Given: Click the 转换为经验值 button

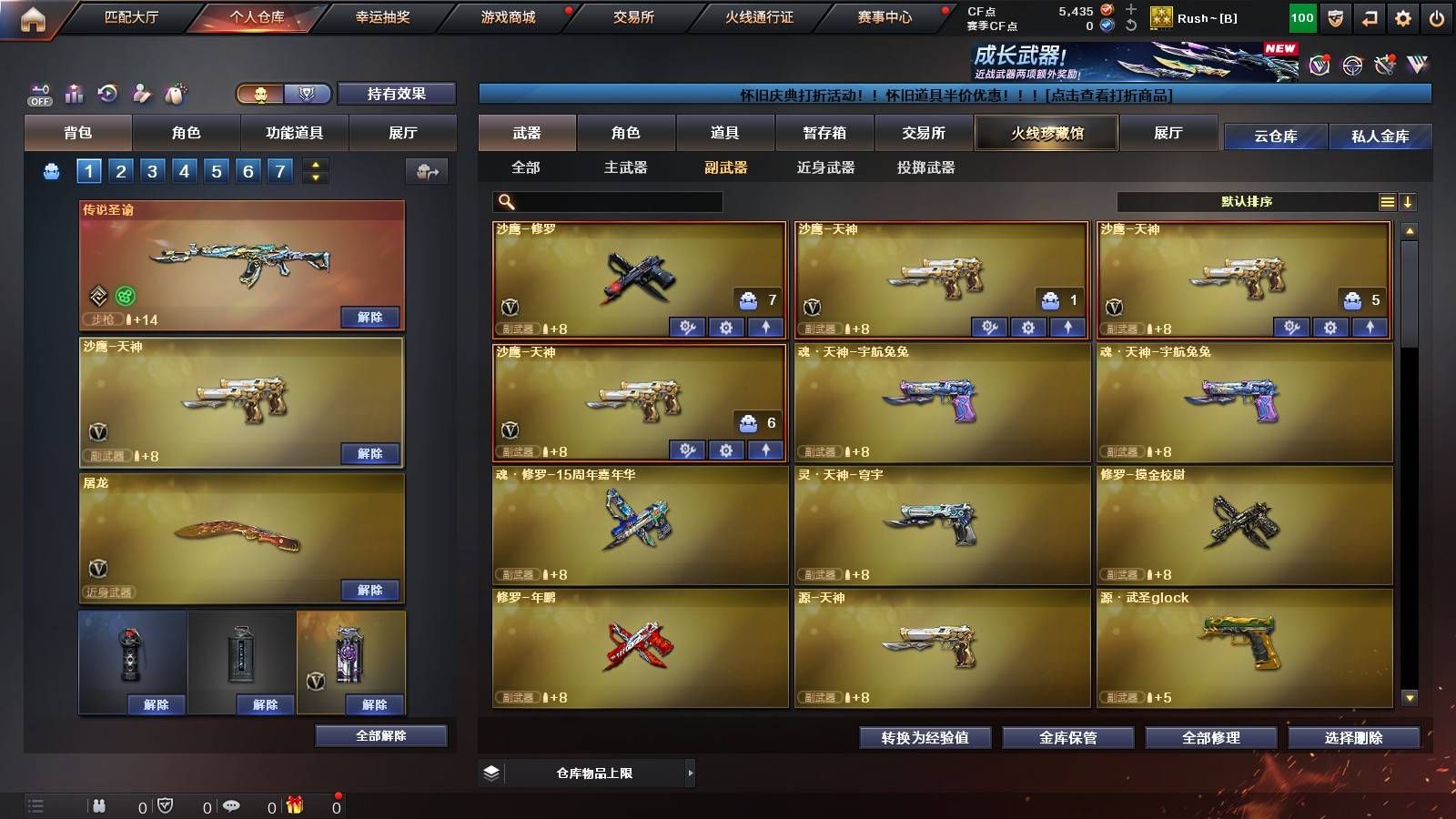Looking at the screenshot, I should [925, 738].
